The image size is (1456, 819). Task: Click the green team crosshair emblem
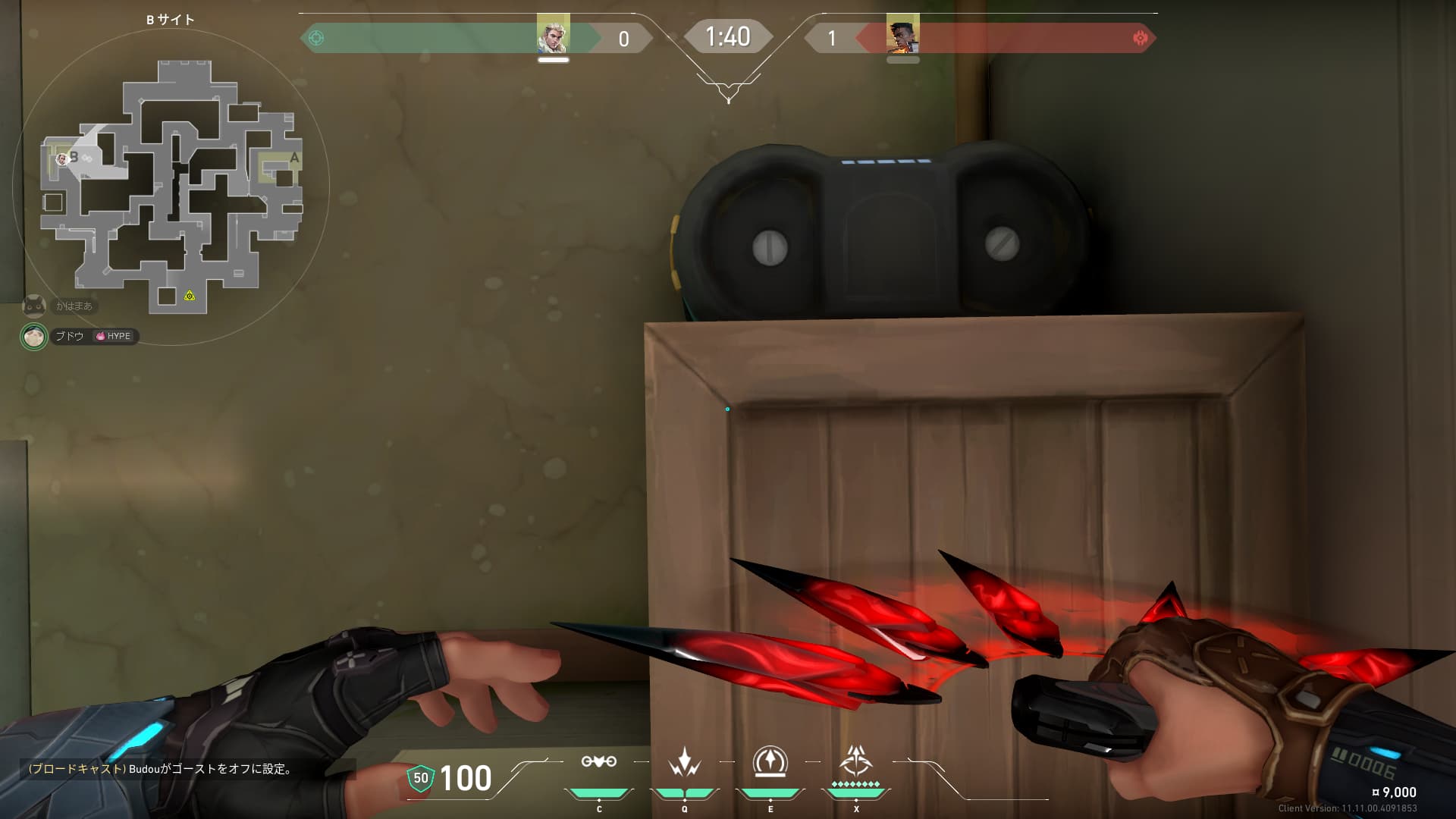tap(316, 38)
